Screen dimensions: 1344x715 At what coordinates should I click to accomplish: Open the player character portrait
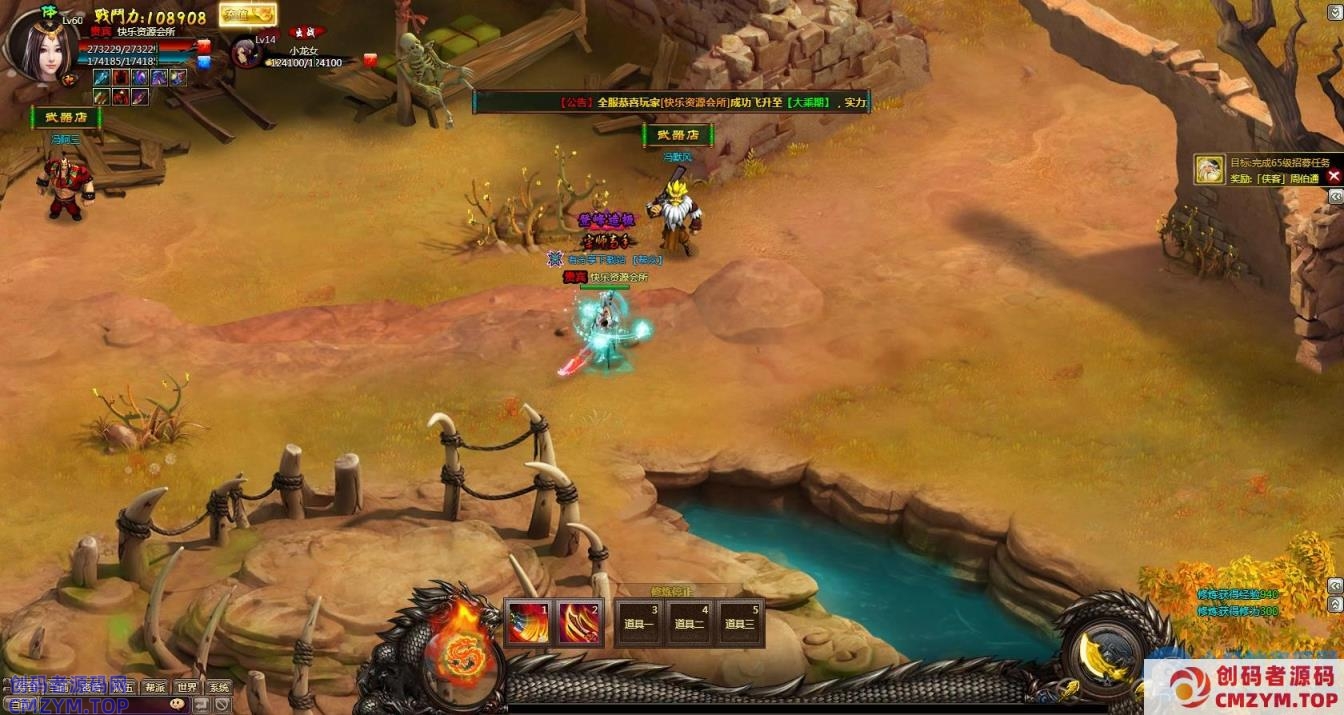41,44
